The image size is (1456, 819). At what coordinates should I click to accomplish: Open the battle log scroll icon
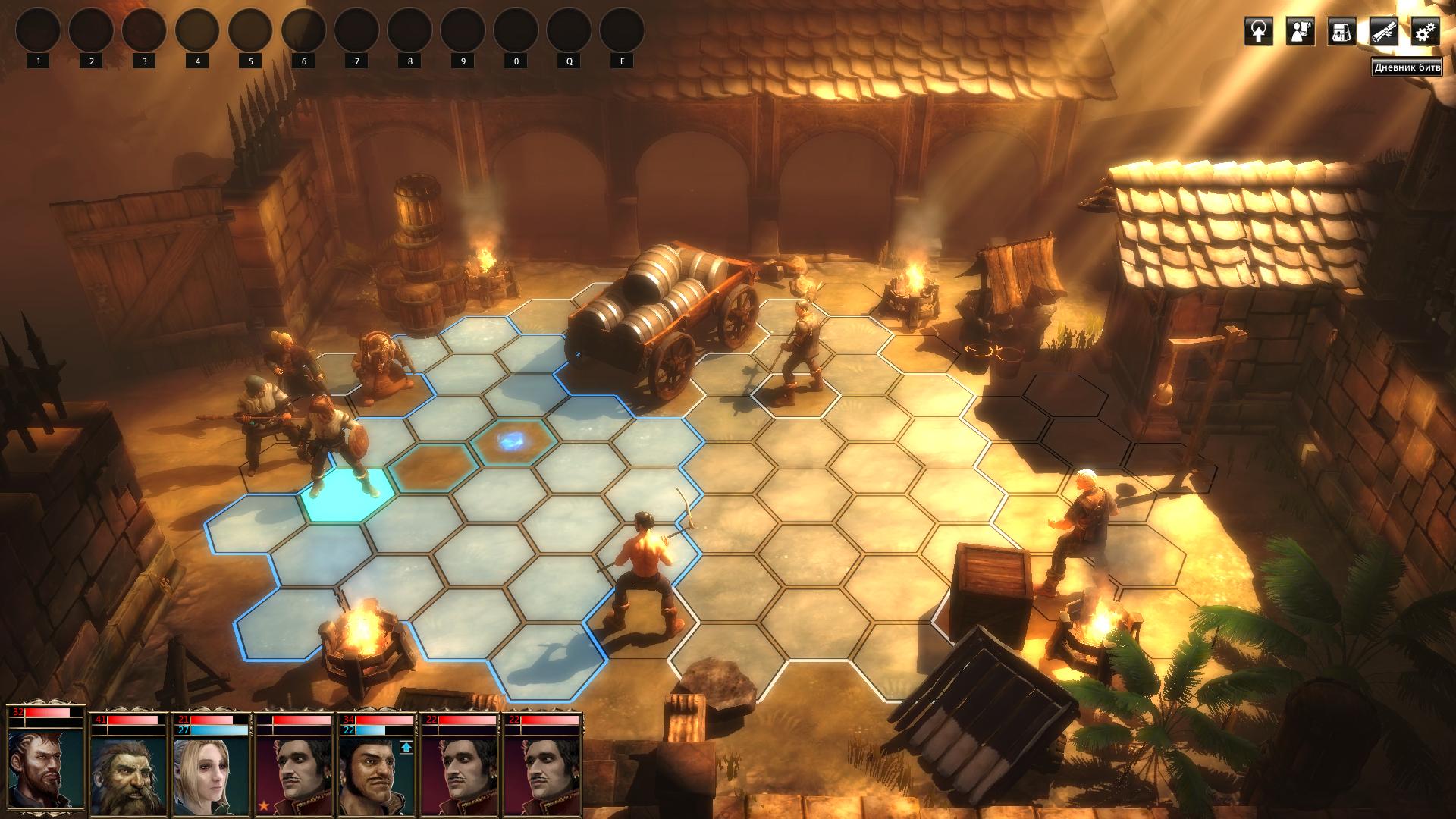click(1383, 32)
